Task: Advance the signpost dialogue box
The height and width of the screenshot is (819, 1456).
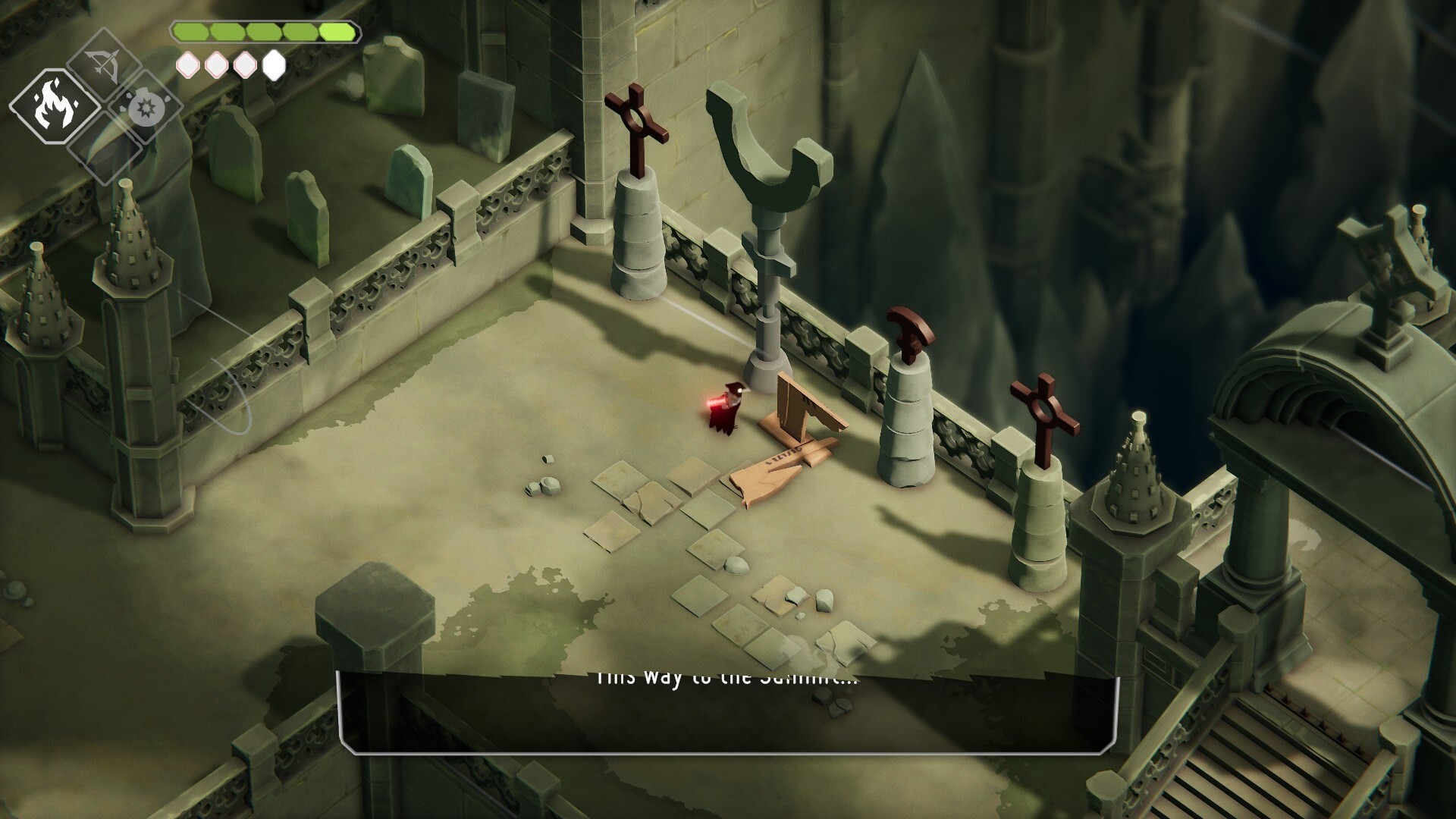Action: pyautogui.click(x=728, y=713)
